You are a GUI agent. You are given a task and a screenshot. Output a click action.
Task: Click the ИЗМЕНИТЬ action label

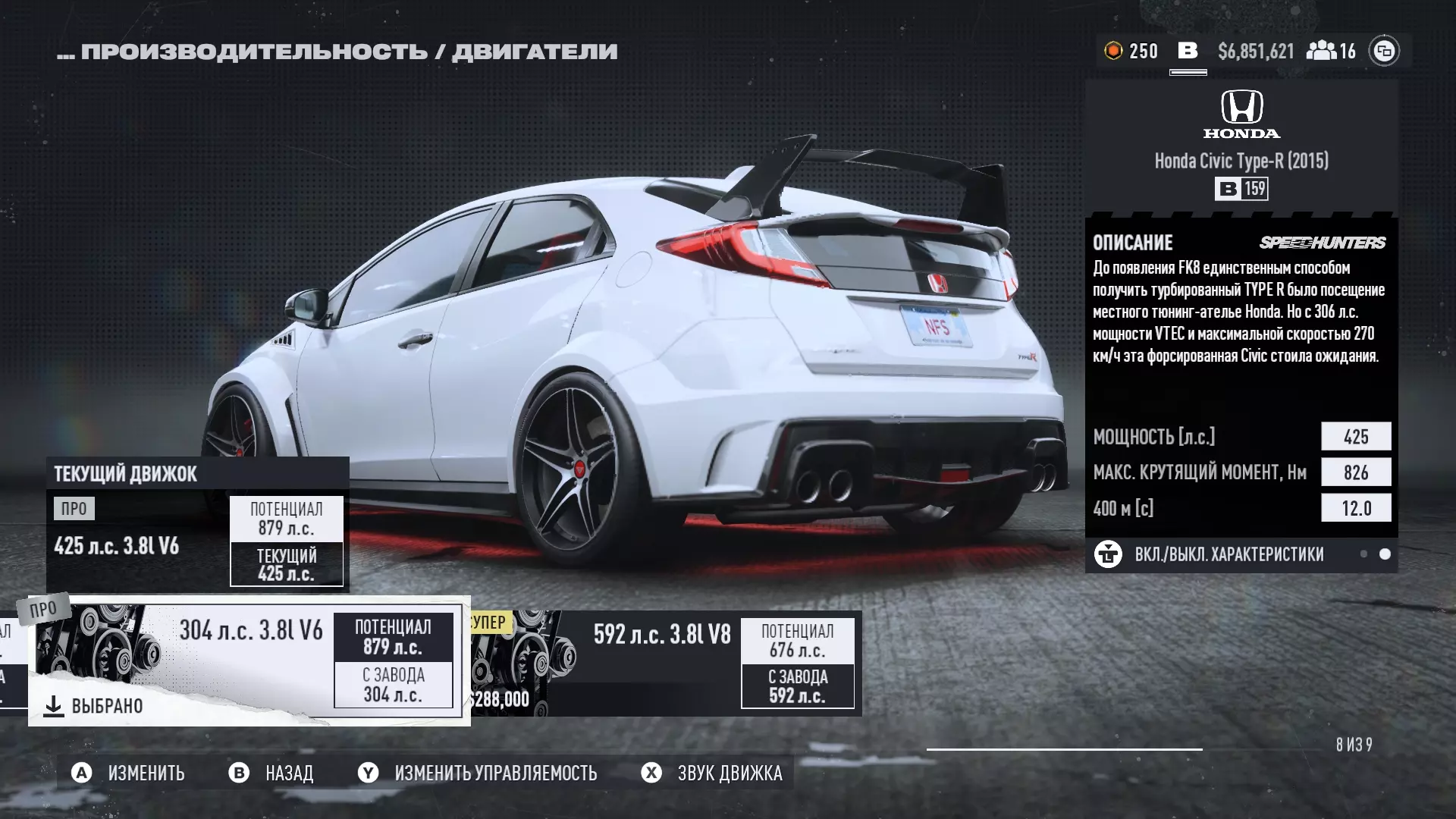[x=146, y=773]
